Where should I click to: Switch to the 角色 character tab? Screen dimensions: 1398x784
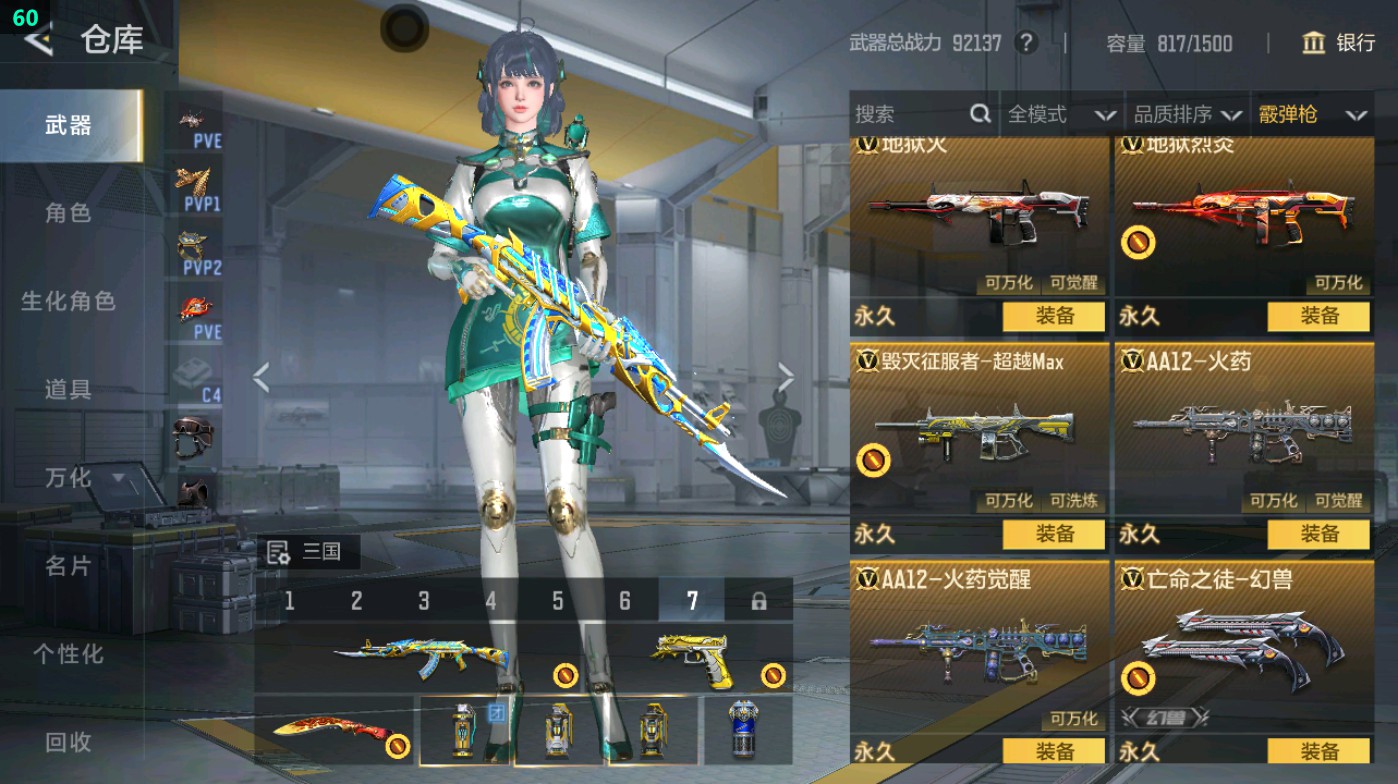click(x=68, y=213)
